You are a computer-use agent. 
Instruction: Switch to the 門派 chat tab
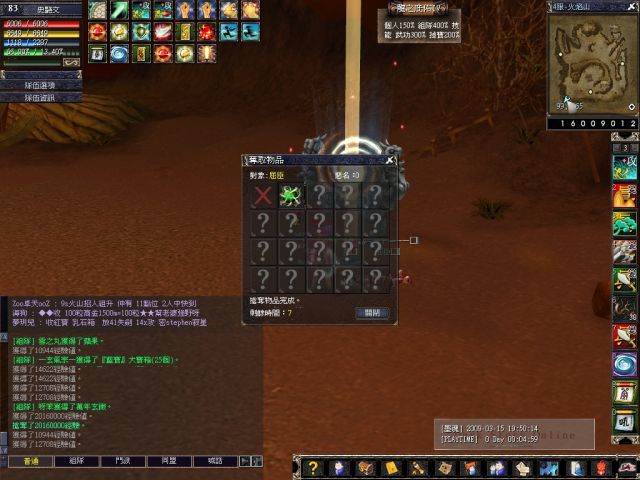(x=123, y=461)
